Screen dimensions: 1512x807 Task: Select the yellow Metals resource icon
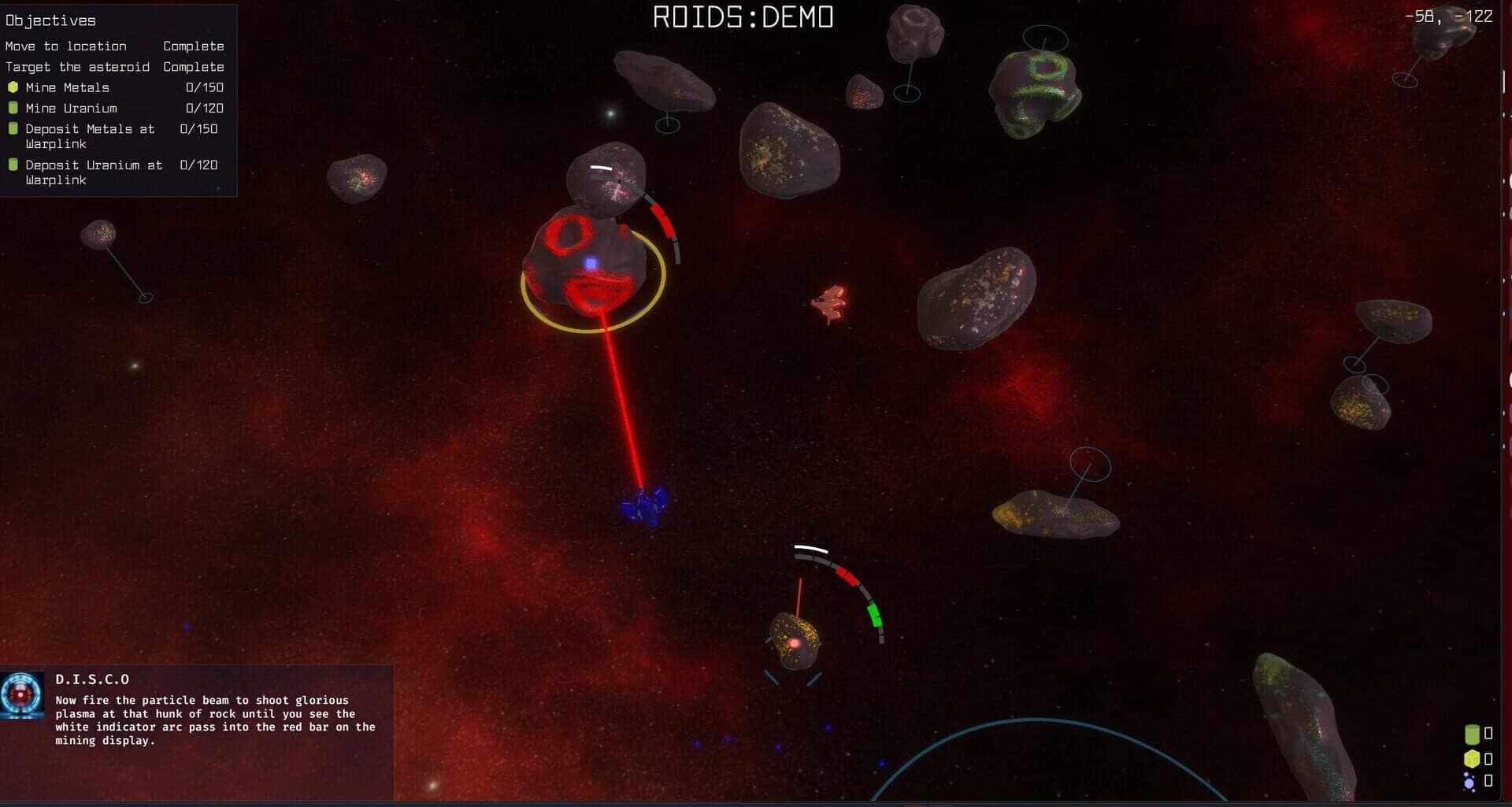(1472, 758)
